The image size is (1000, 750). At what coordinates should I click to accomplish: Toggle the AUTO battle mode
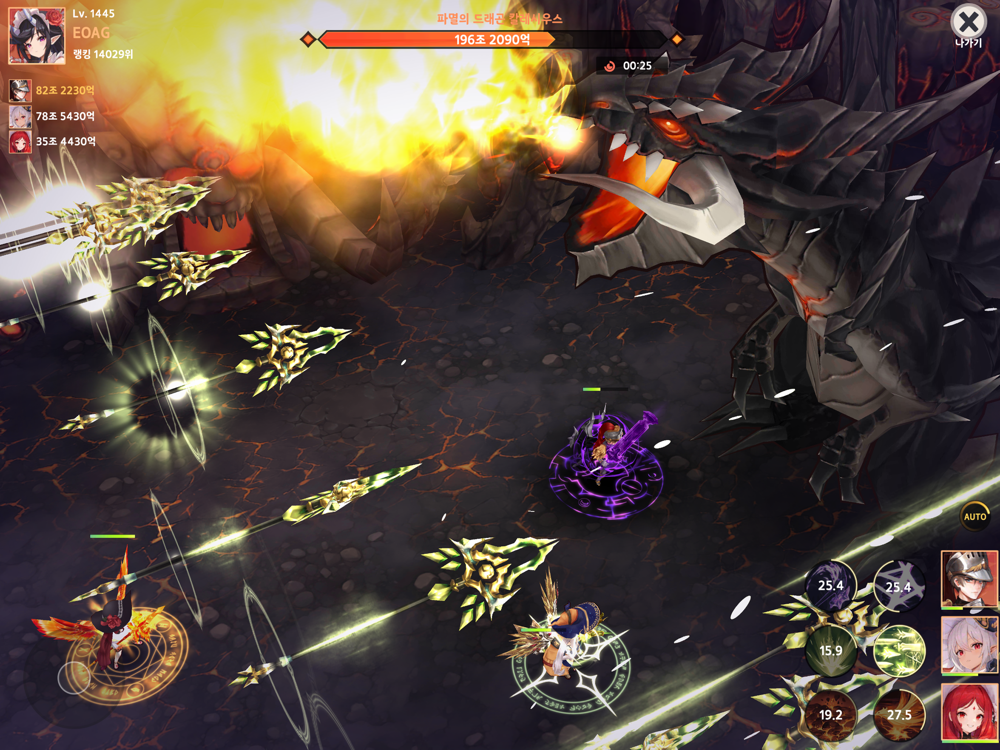pyautogui.click(x=975, y=516)
